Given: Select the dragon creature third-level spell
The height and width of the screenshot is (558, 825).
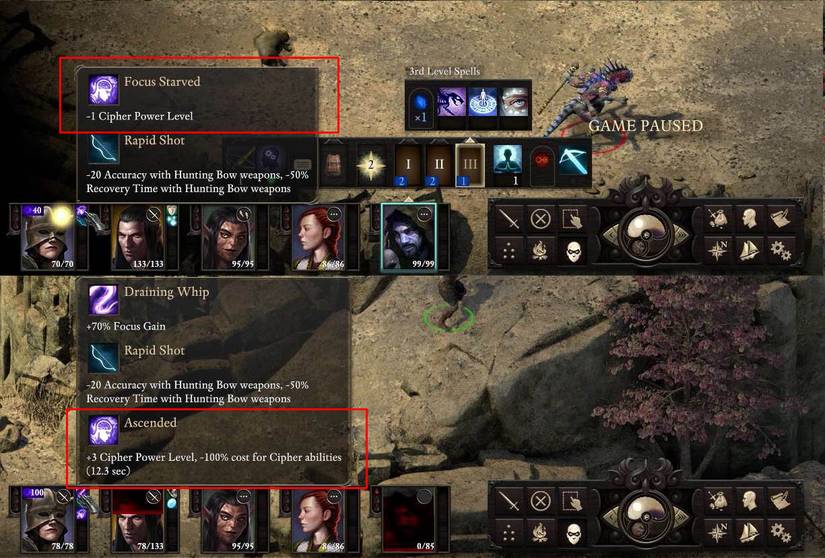Looking at the screenshot, I should 451,103.
